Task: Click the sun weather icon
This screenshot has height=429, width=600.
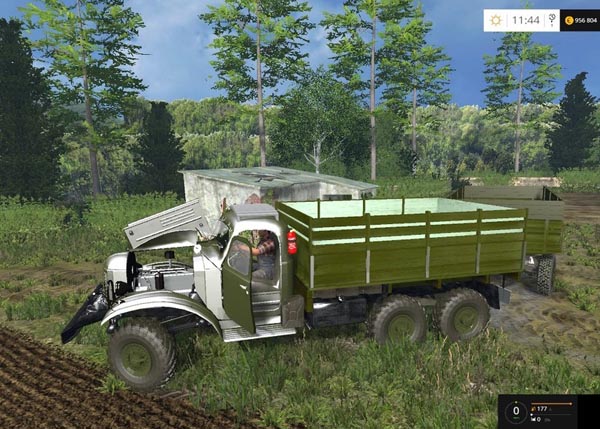Action: point(496,20)
